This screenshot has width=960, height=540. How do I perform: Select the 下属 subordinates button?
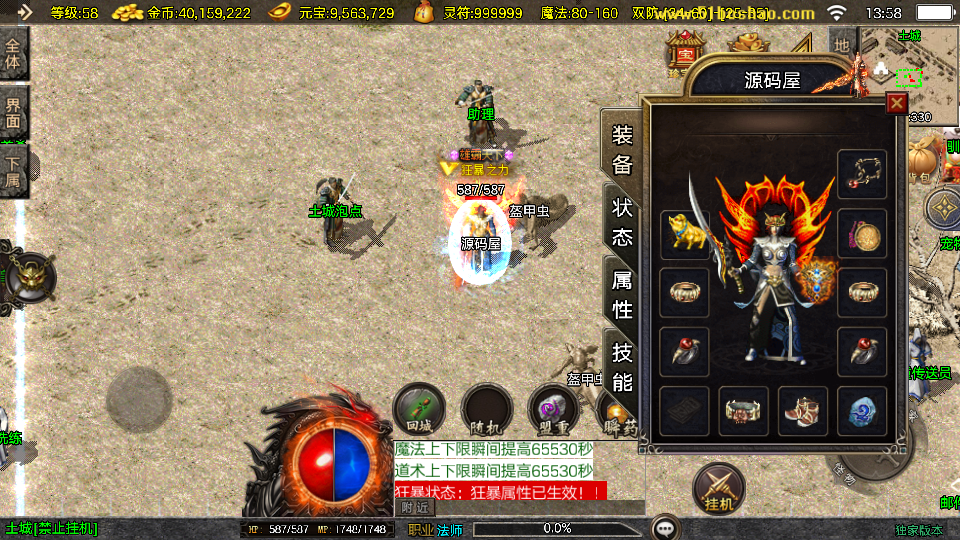click(14, 171)
